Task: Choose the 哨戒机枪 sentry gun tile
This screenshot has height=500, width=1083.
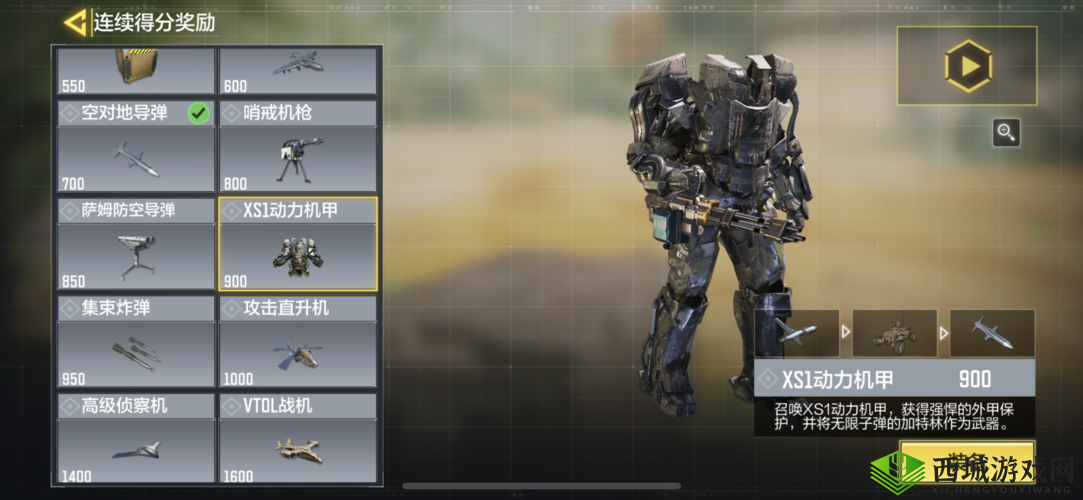Action: [297, 146]
